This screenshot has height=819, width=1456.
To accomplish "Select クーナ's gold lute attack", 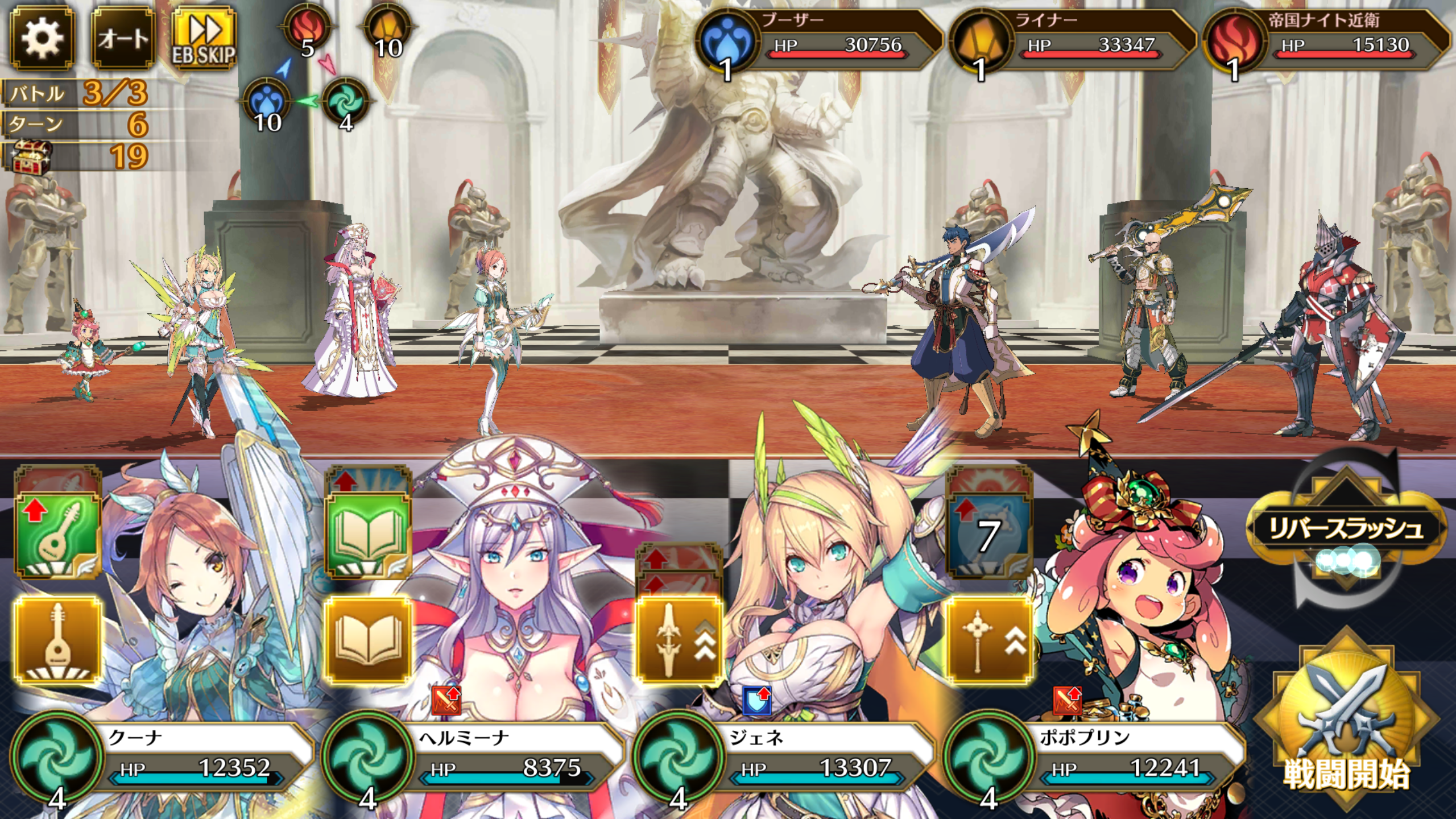I will point(57,640).
